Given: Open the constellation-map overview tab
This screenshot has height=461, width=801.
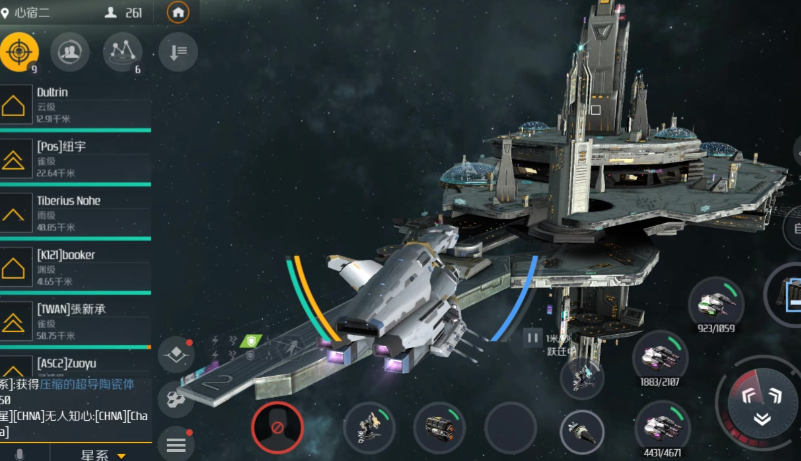Looking at the screenshot, I should pyautogui.click(x=122, y=51).
